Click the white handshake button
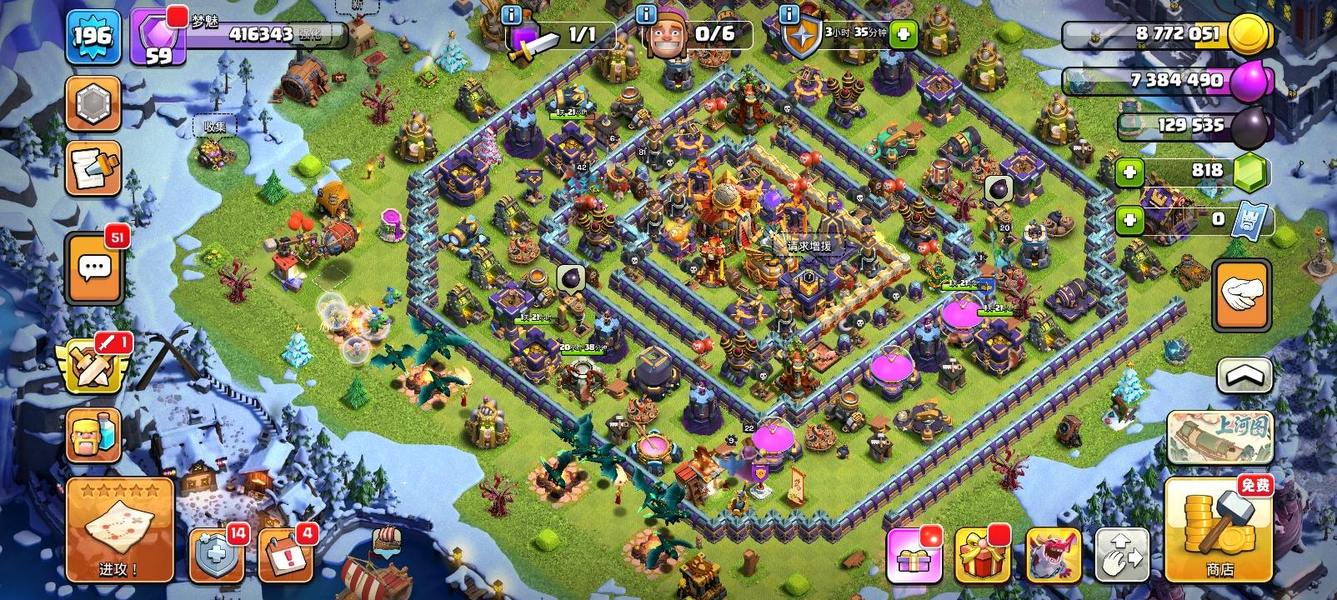Image resolution: width=1337 pixels, height=600 pixels. click(x=1241, y=296)
